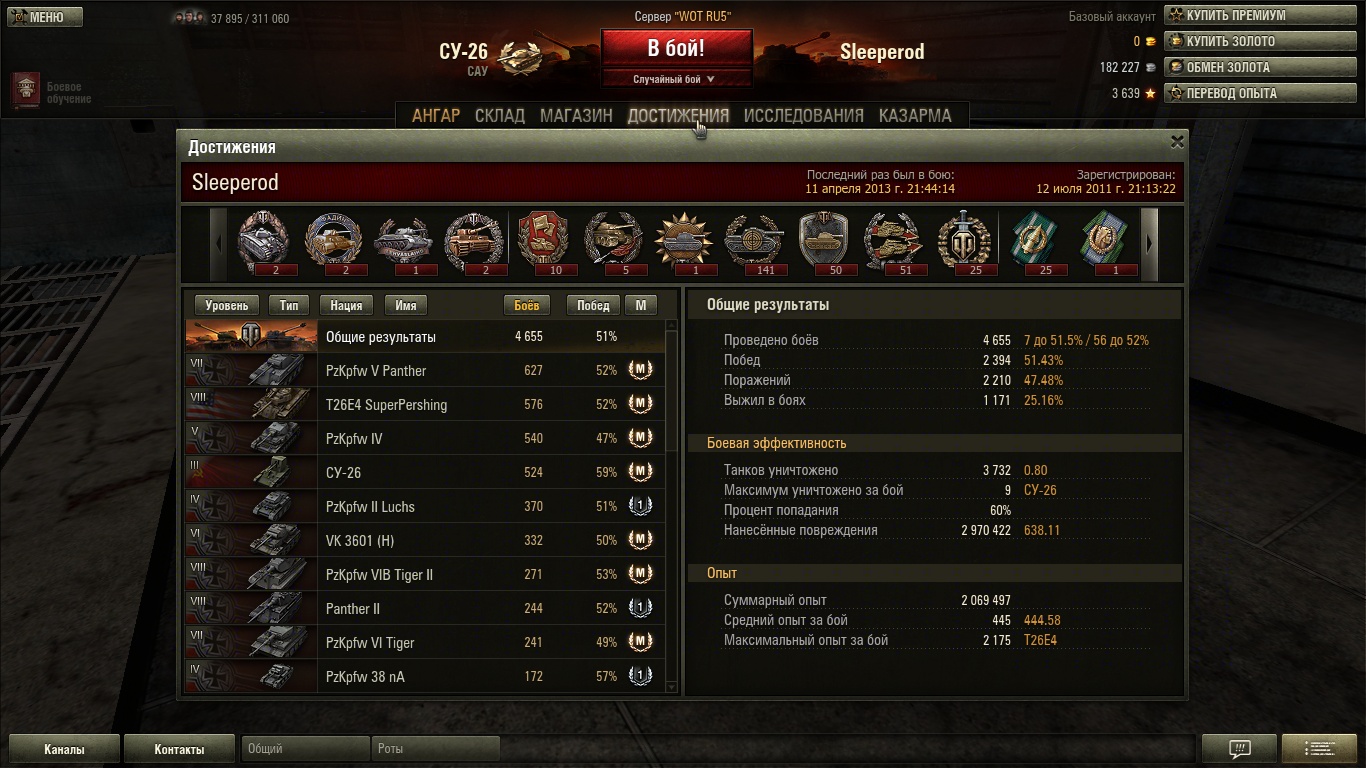The width and height of the screenshot is (1366, 768).
Task: Select the PzKpfw V Panther row
Action: click(x=425, y=371)
